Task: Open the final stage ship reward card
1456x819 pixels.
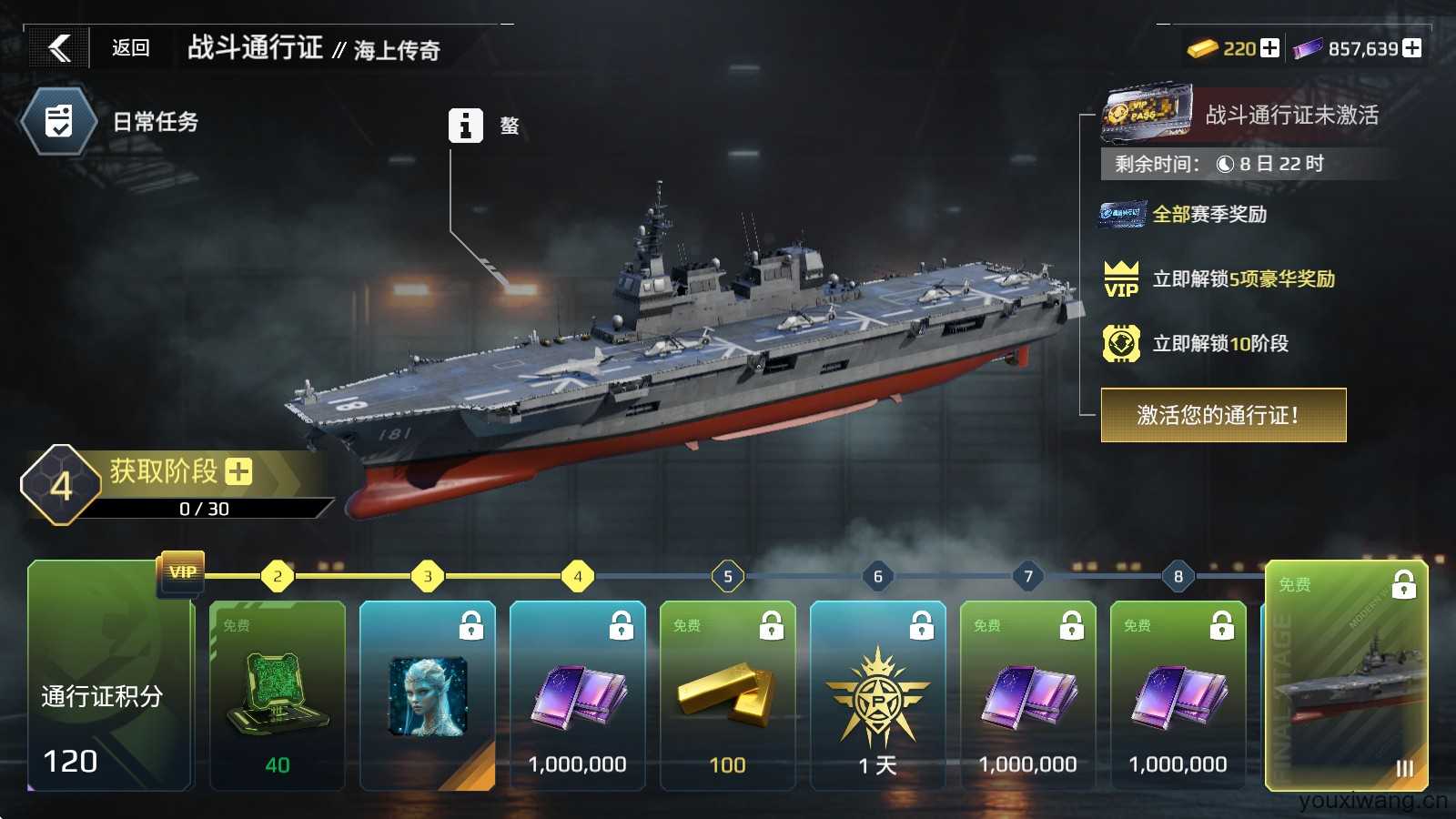Action: (1347, 675)
